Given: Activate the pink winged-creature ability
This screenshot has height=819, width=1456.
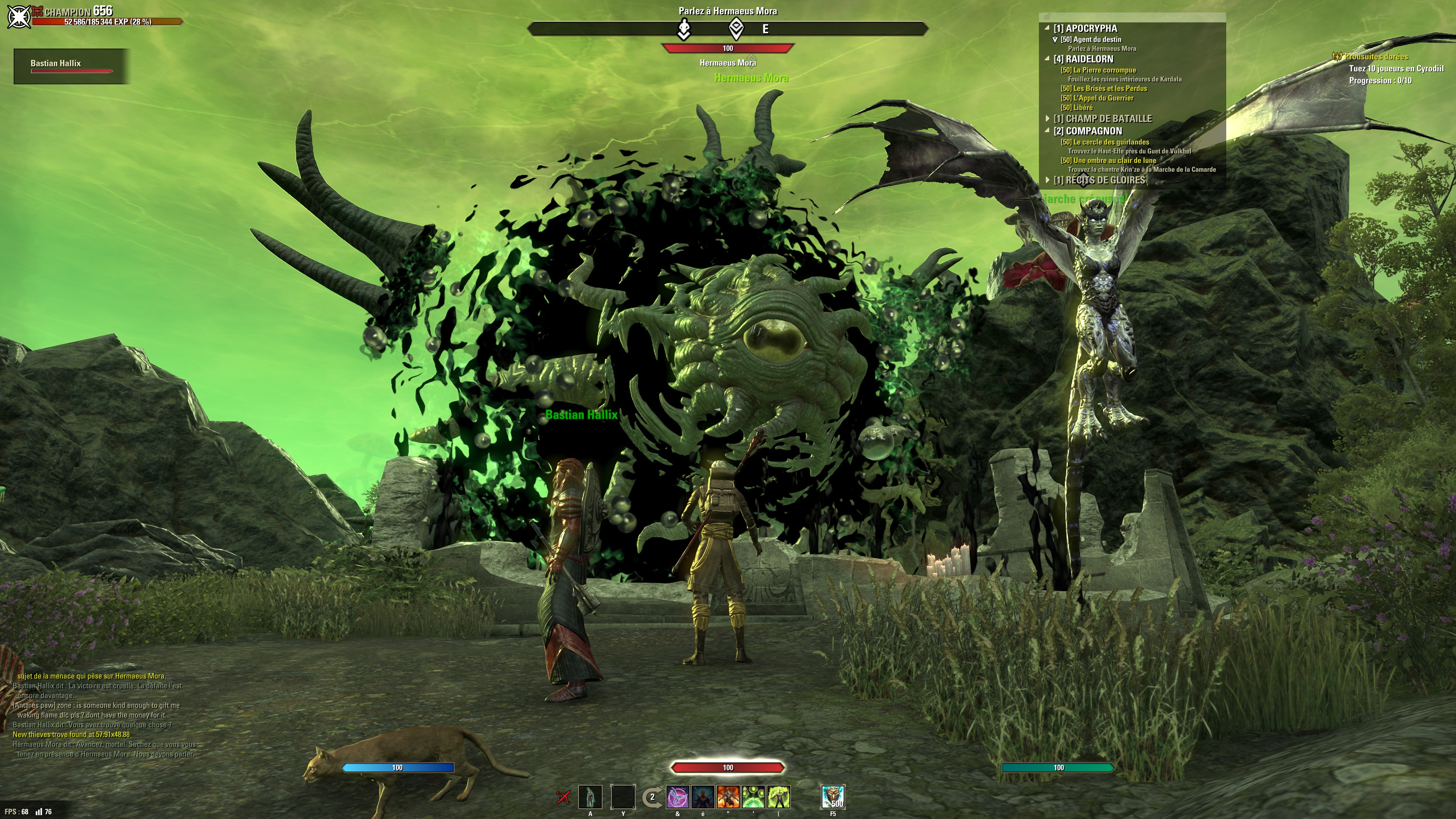Looking at the screenshot, I should point(678,797).
